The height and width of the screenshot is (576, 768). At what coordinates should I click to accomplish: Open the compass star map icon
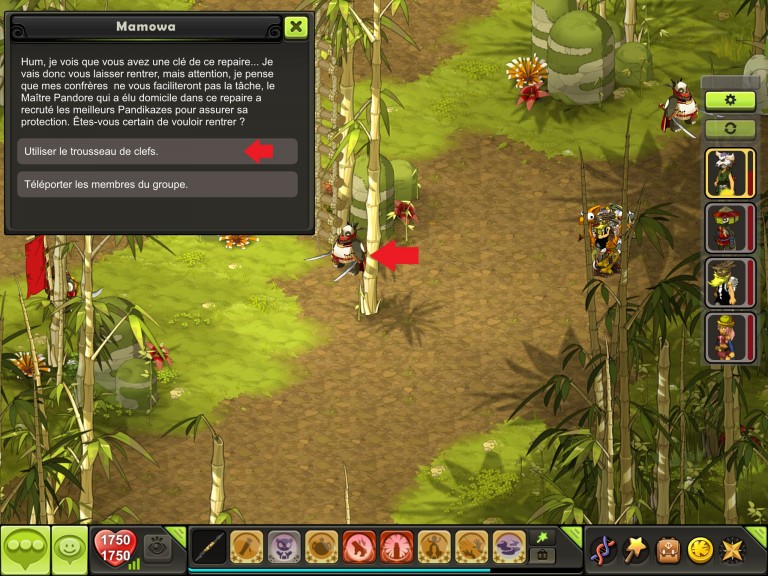pyautogui.click(x=733, y=549)
